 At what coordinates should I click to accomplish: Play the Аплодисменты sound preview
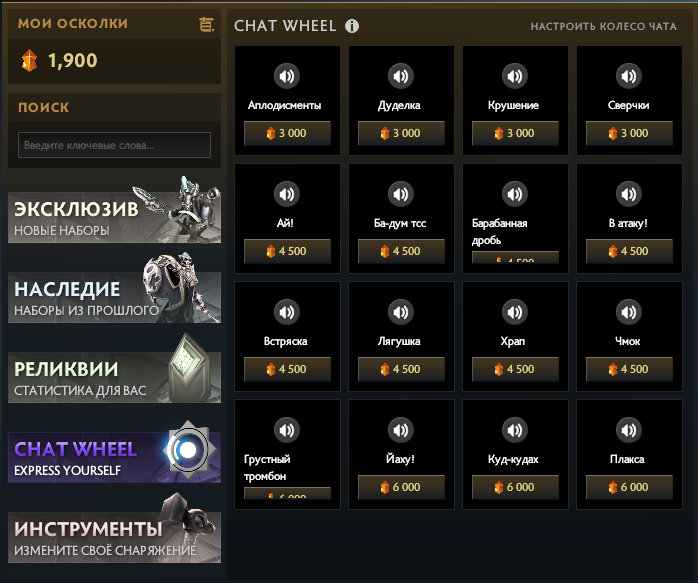pos(287,75)
